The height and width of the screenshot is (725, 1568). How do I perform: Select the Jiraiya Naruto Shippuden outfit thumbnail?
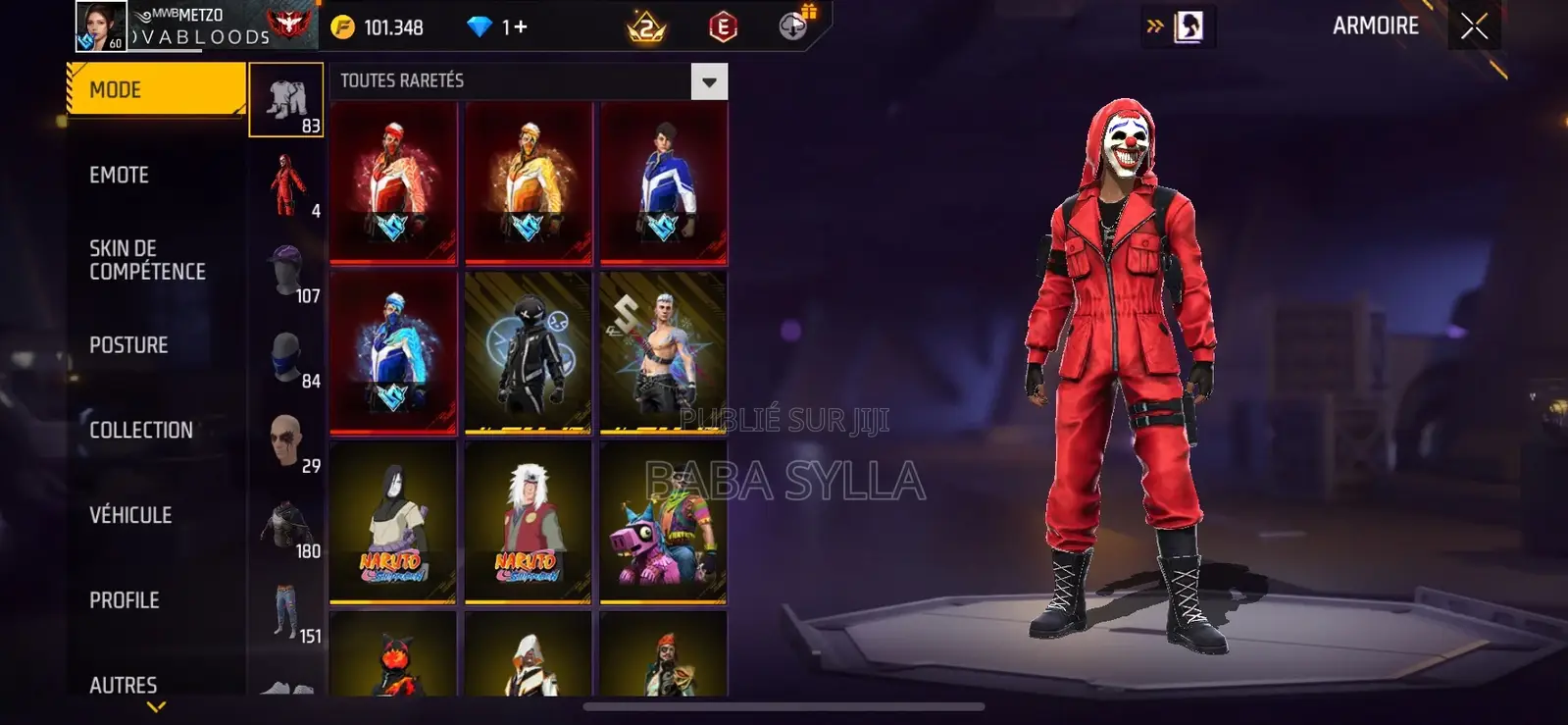pos(528,525)
